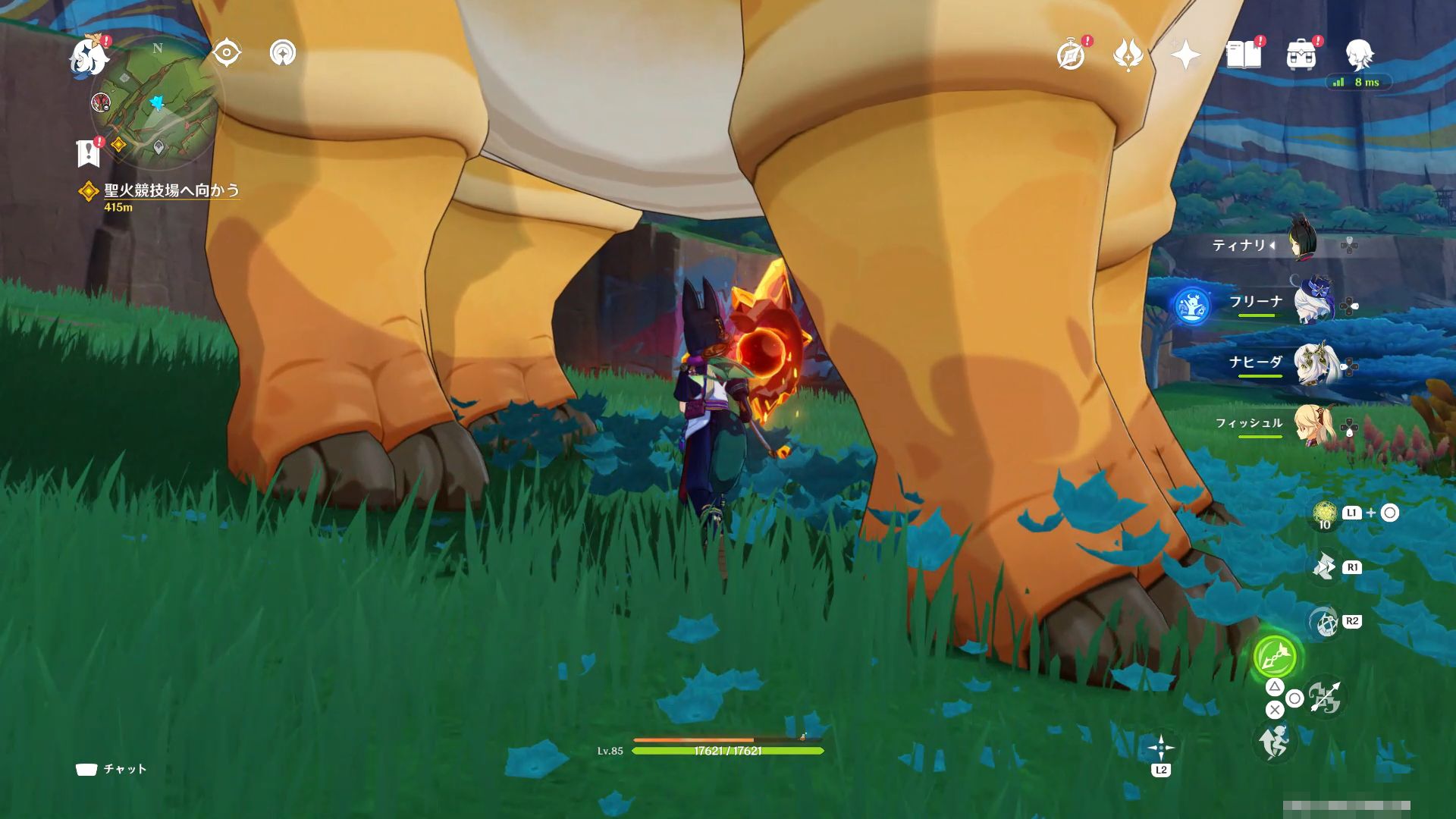The width and height of the screenshot is (1456, 819).
Task: Open the circular minimap
Action: pos(155,104)
